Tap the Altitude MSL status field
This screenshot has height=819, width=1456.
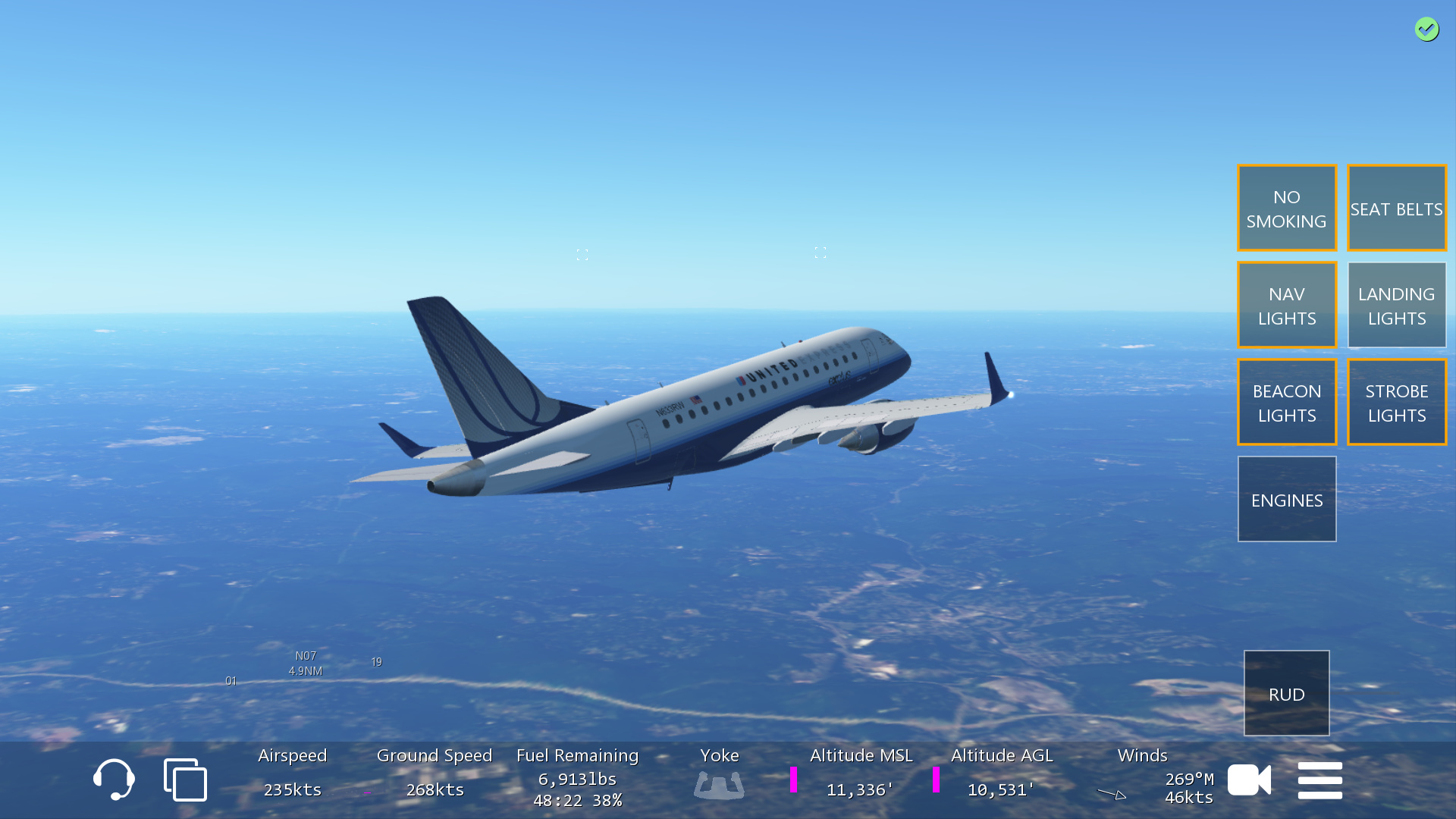coord(861,773)
